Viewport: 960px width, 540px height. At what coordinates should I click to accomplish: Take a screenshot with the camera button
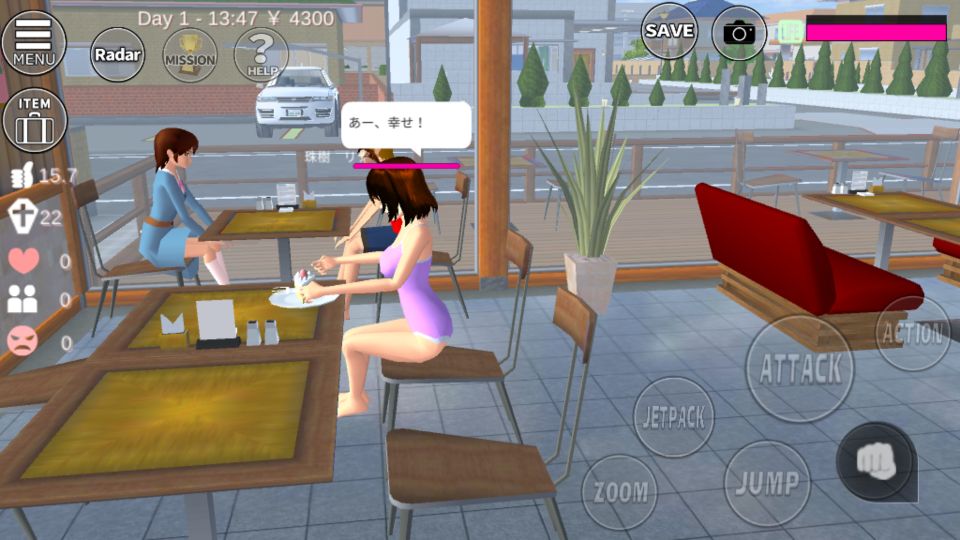click(739, 33)
